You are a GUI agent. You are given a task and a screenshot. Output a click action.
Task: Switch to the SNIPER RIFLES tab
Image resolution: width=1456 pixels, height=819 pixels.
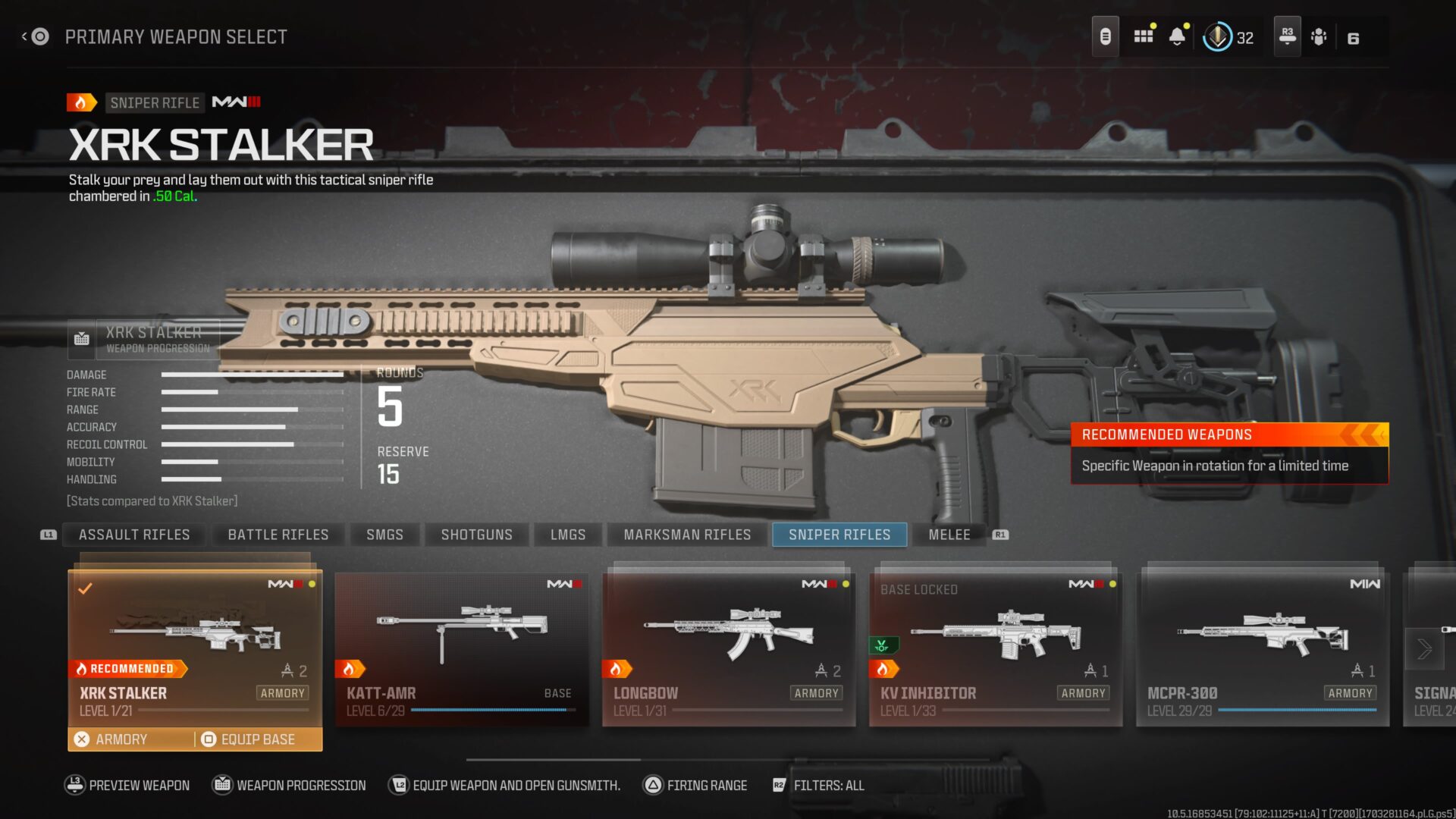pos(839,534)
